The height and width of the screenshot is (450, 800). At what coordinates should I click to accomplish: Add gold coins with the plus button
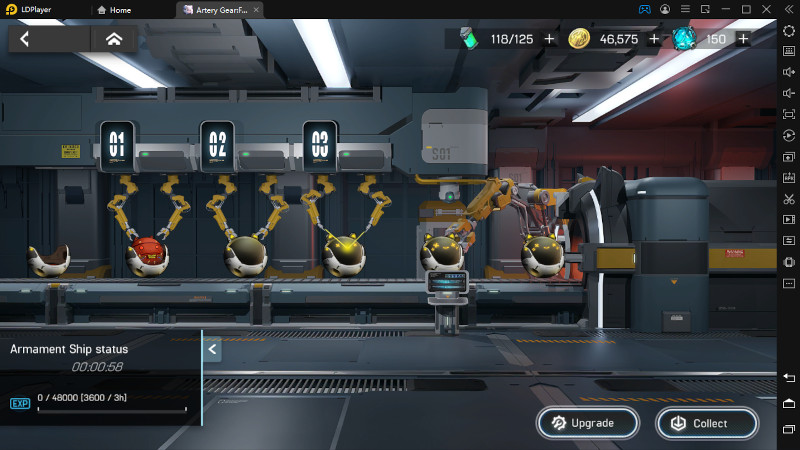pos(654,39)
